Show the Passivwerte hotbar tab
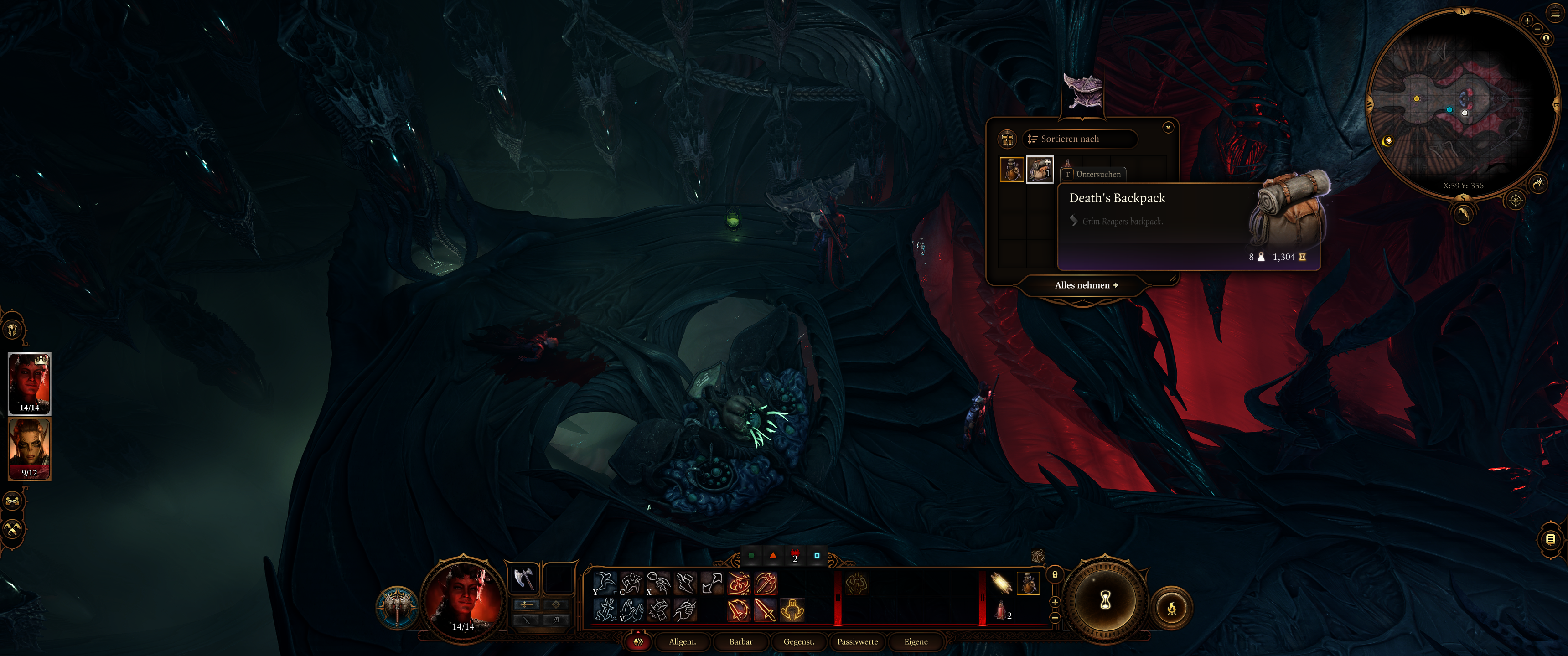This screenshot has width=1568, height=656. (x=857, y=641)
